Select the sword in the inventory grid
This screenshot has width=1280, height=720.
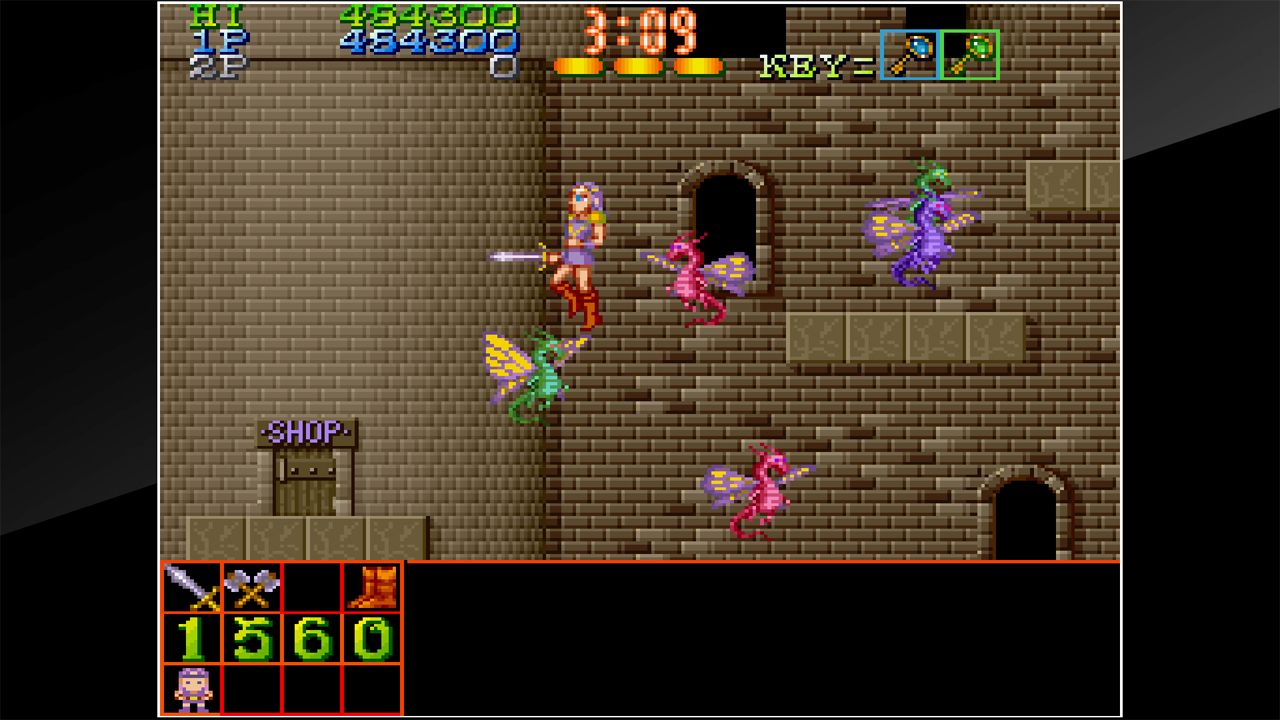(190, 589)
